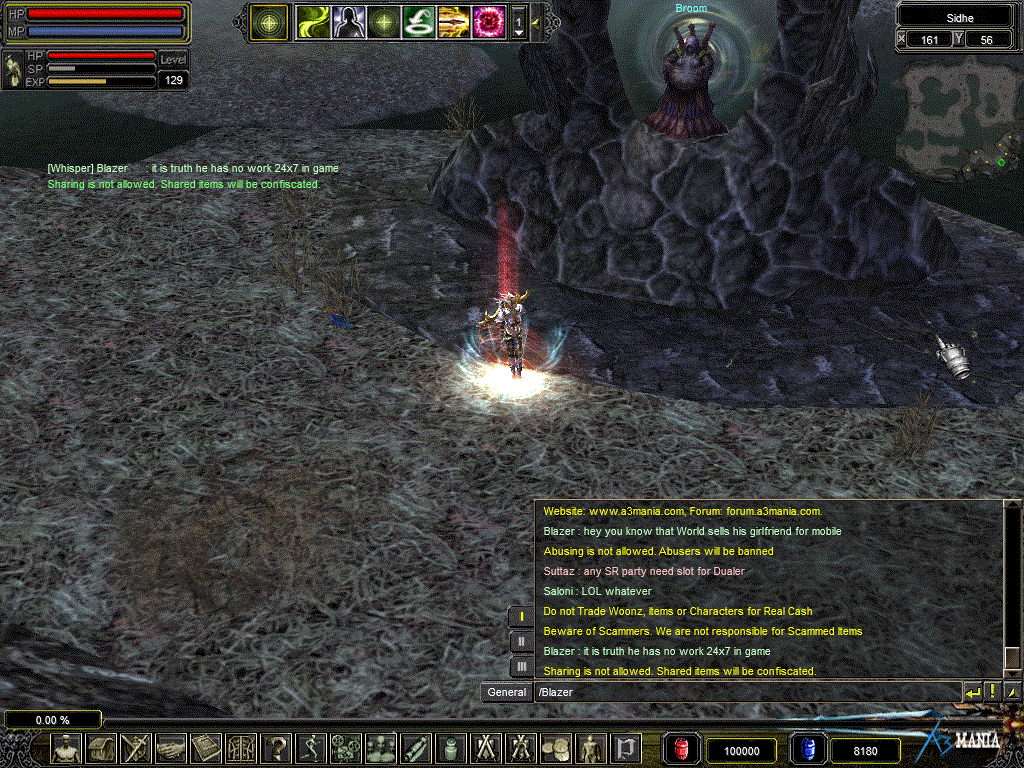This screenshot has height=768, width=1024.
Task: Collapse the skill bar with yellow arrow
Action: tap(538, 21)
